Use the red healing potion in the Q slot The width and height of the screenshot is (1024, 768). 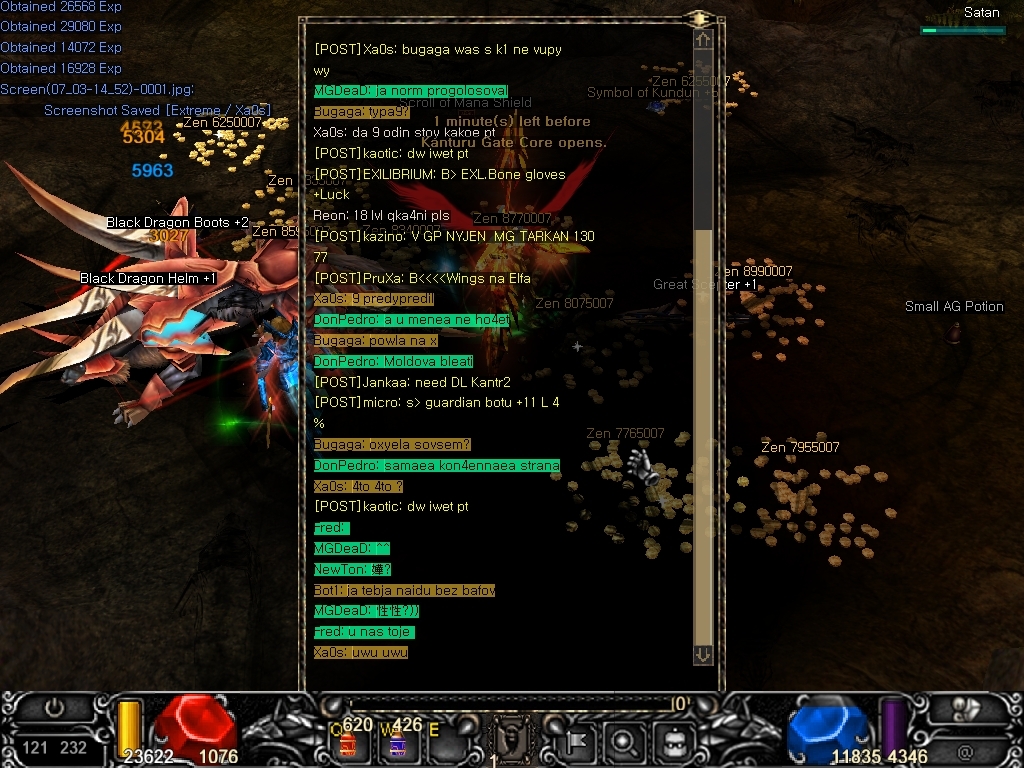coord(349,743)
